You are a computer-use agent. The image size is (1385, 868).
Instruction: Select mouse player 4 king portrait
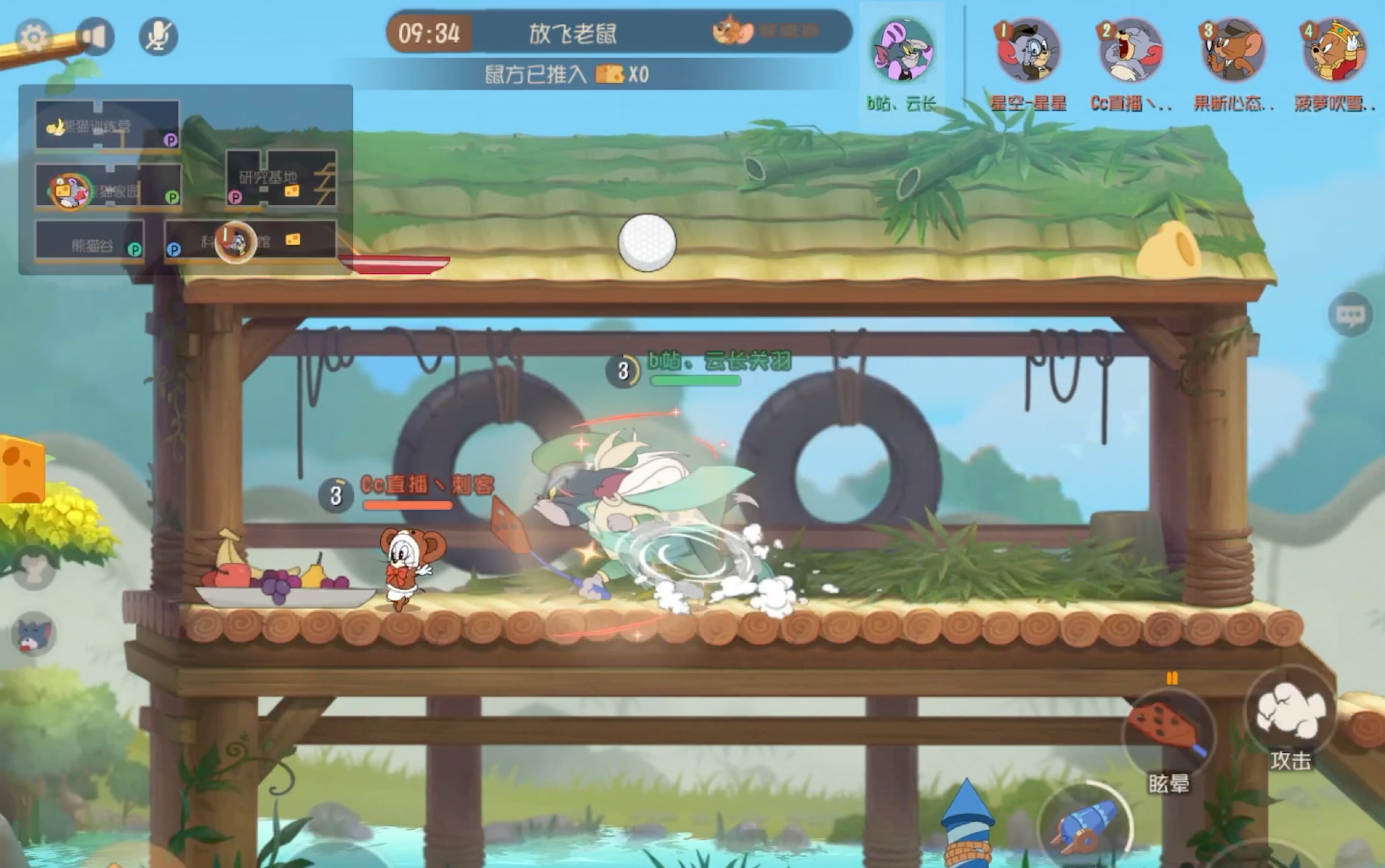tap(1334, 52)
